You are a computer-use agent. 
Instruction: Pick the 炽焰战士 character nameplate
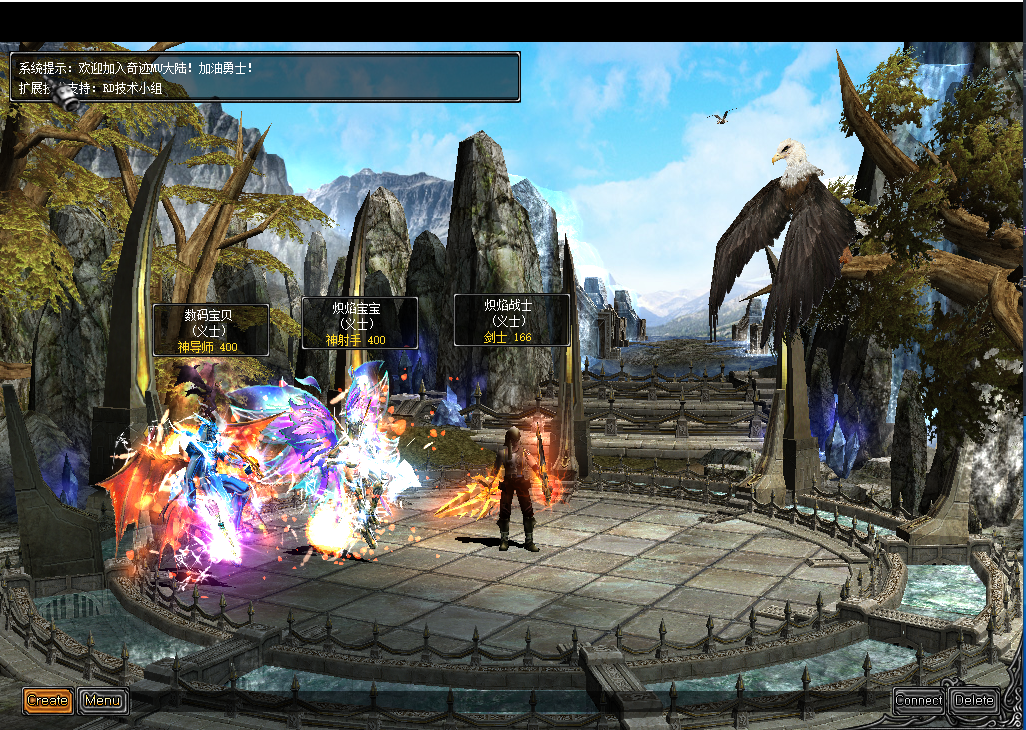(511, 320)
